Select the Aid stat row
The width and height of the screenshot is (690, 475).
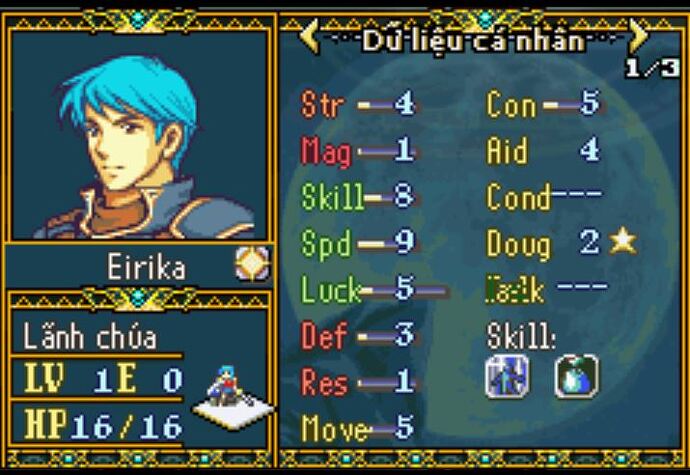pyautogui.click(x=543, y=150)
